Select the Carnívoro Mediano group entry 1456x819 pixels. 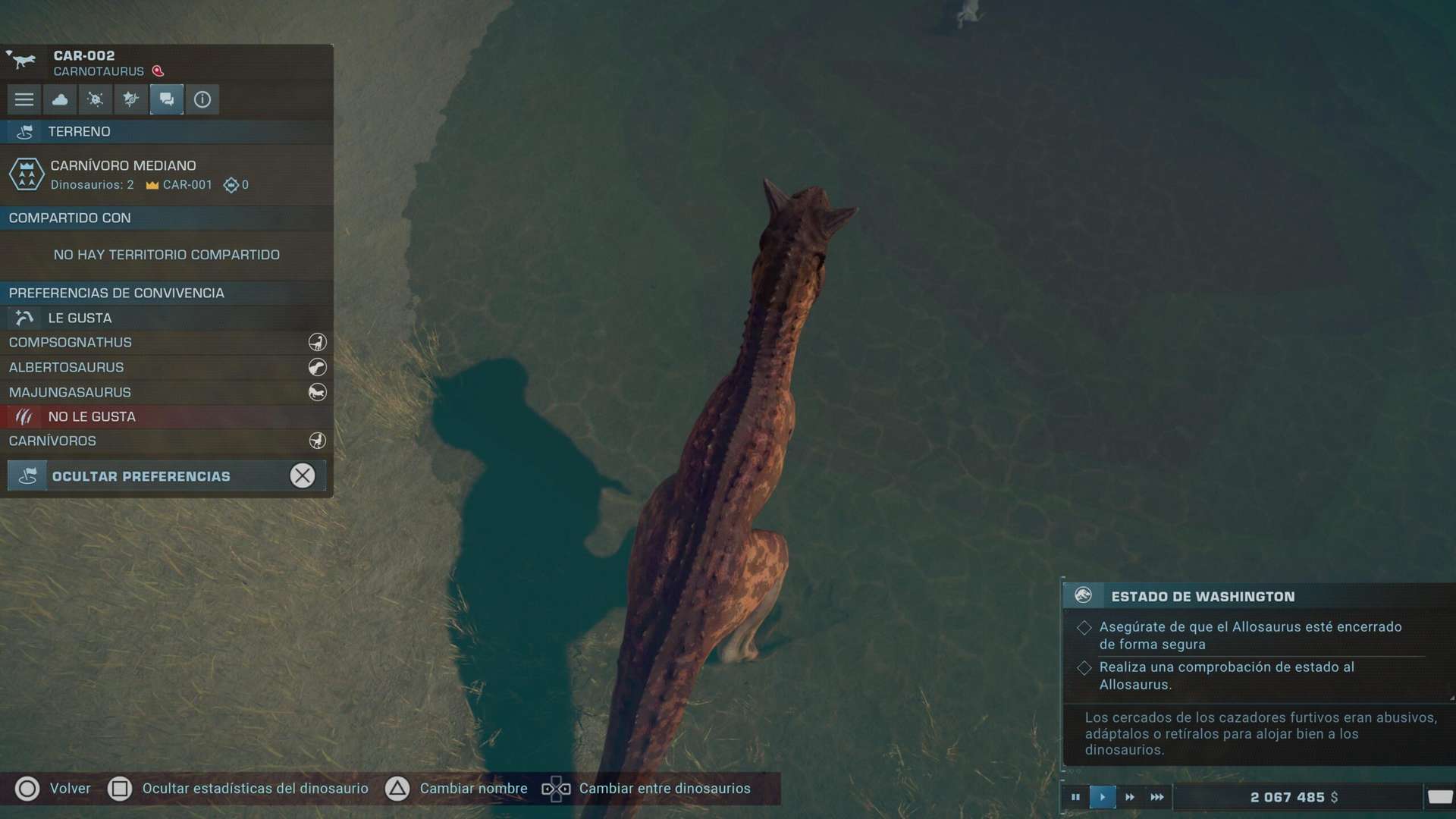coord(166,174)
